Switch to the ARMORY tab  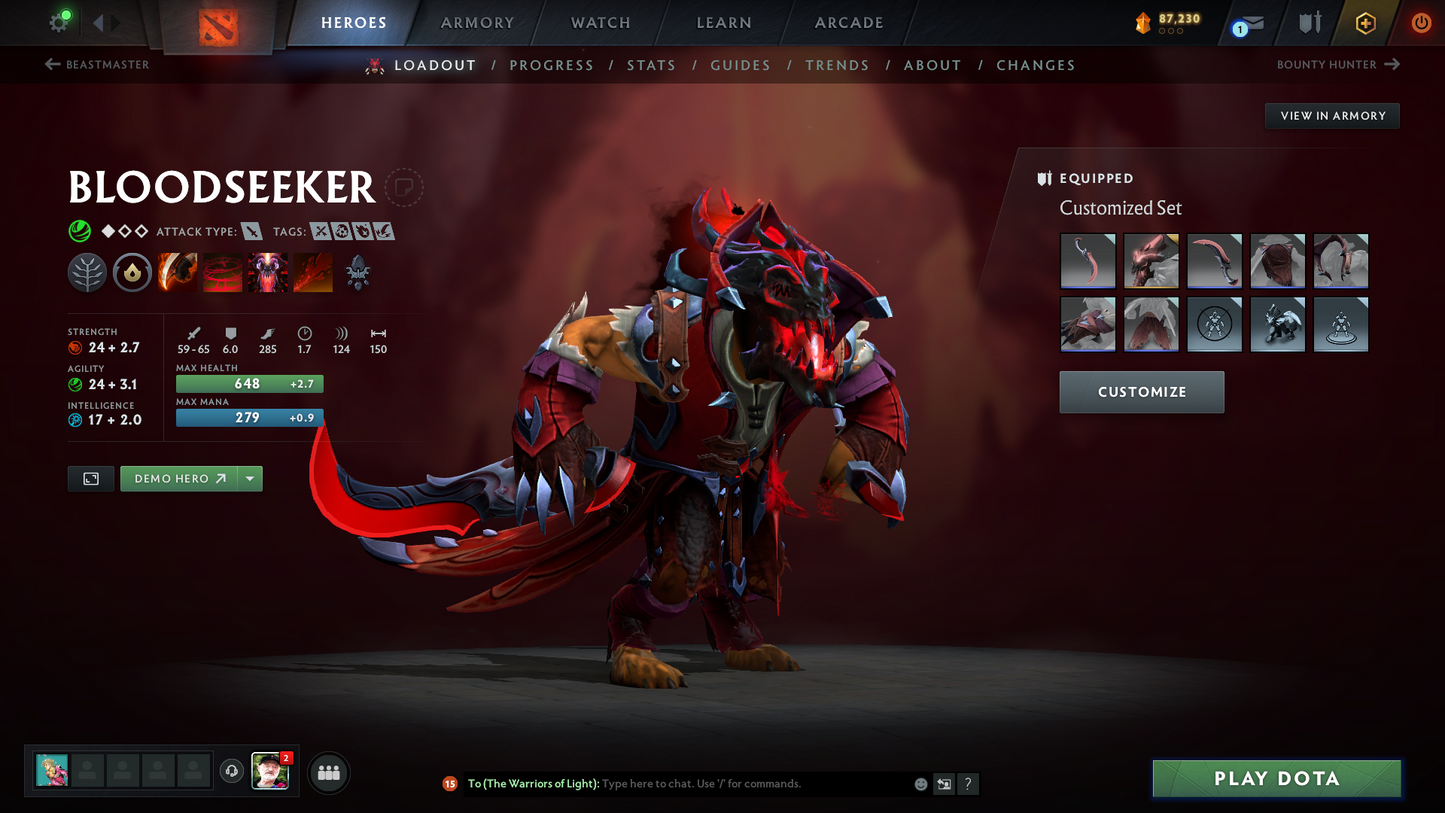(477, 22)
